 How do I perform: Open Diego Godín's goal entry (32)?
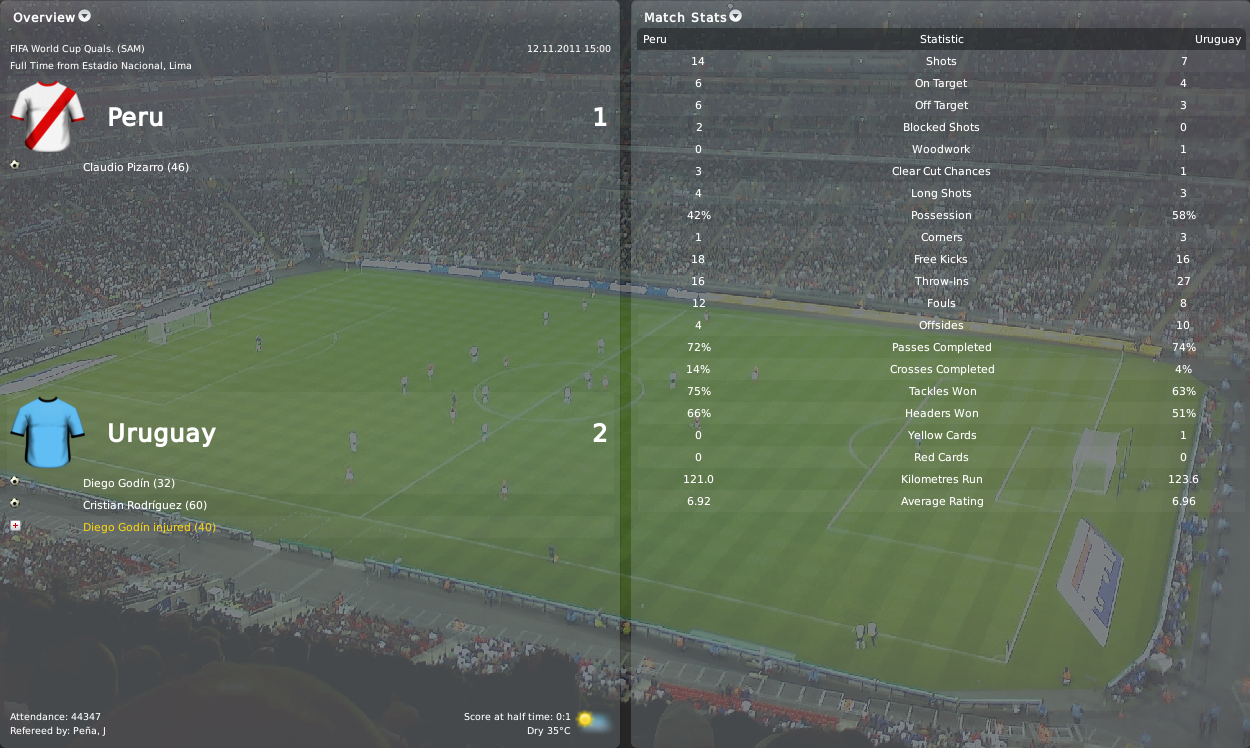[129, 483]
